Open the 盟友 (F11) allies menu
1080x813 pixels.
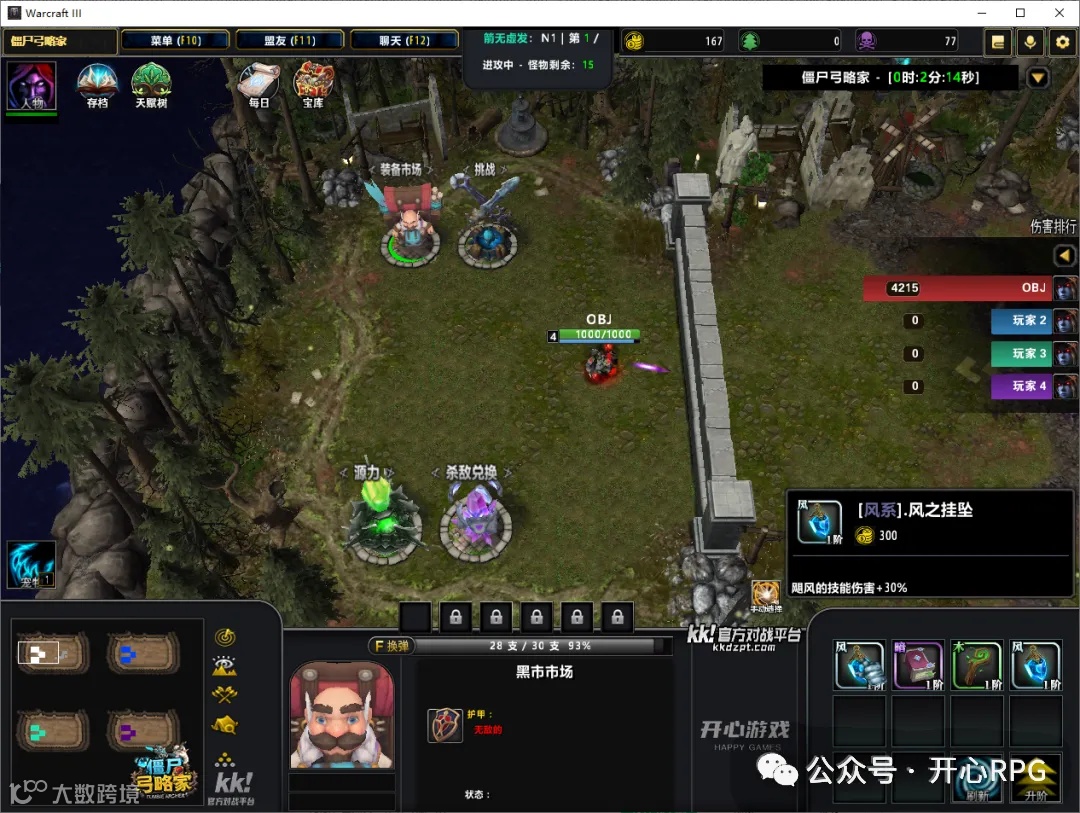290,41
